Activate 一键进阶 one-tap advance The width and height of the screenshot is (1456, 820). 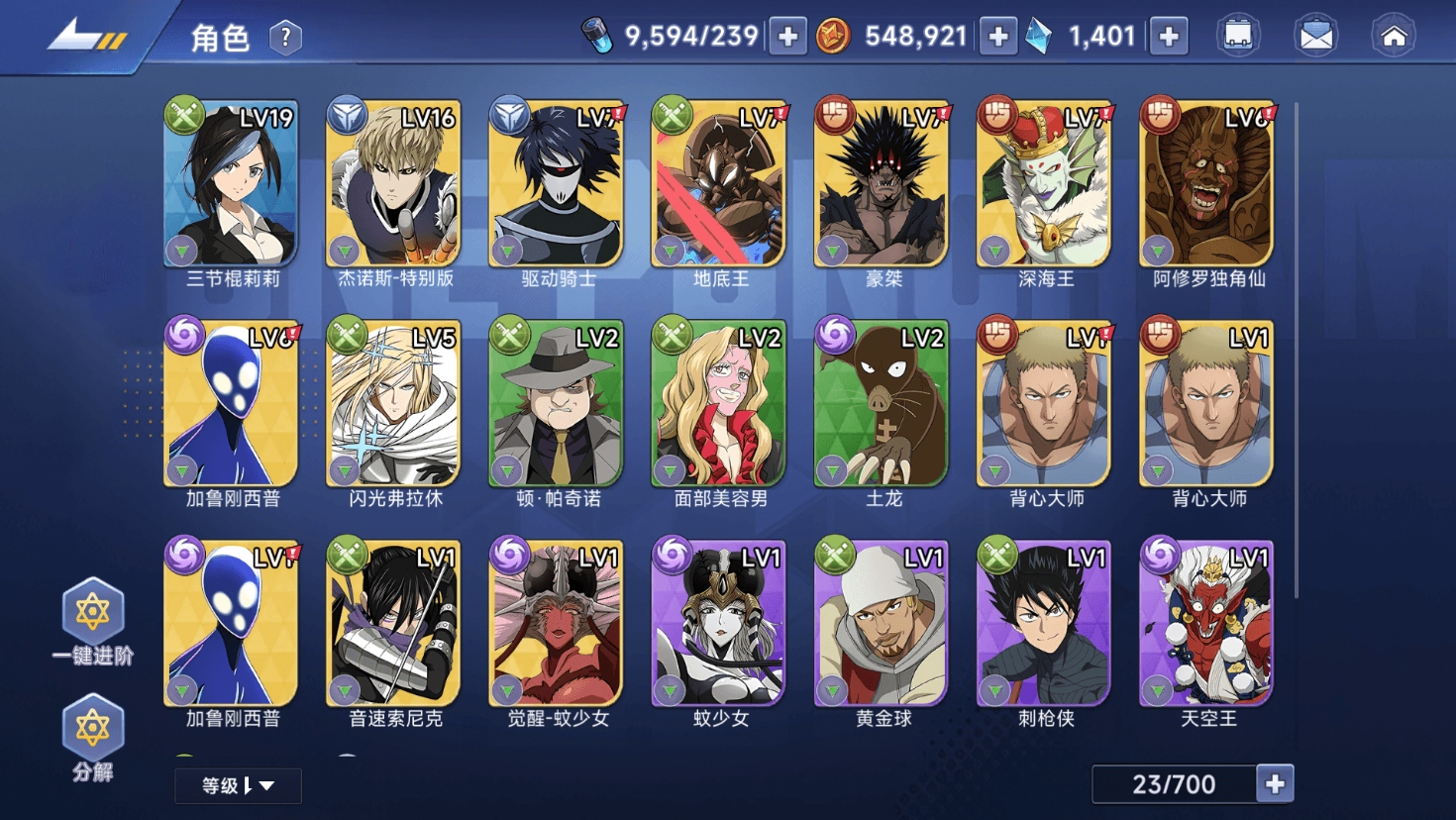pyautogui.click(x=92, y=620)
